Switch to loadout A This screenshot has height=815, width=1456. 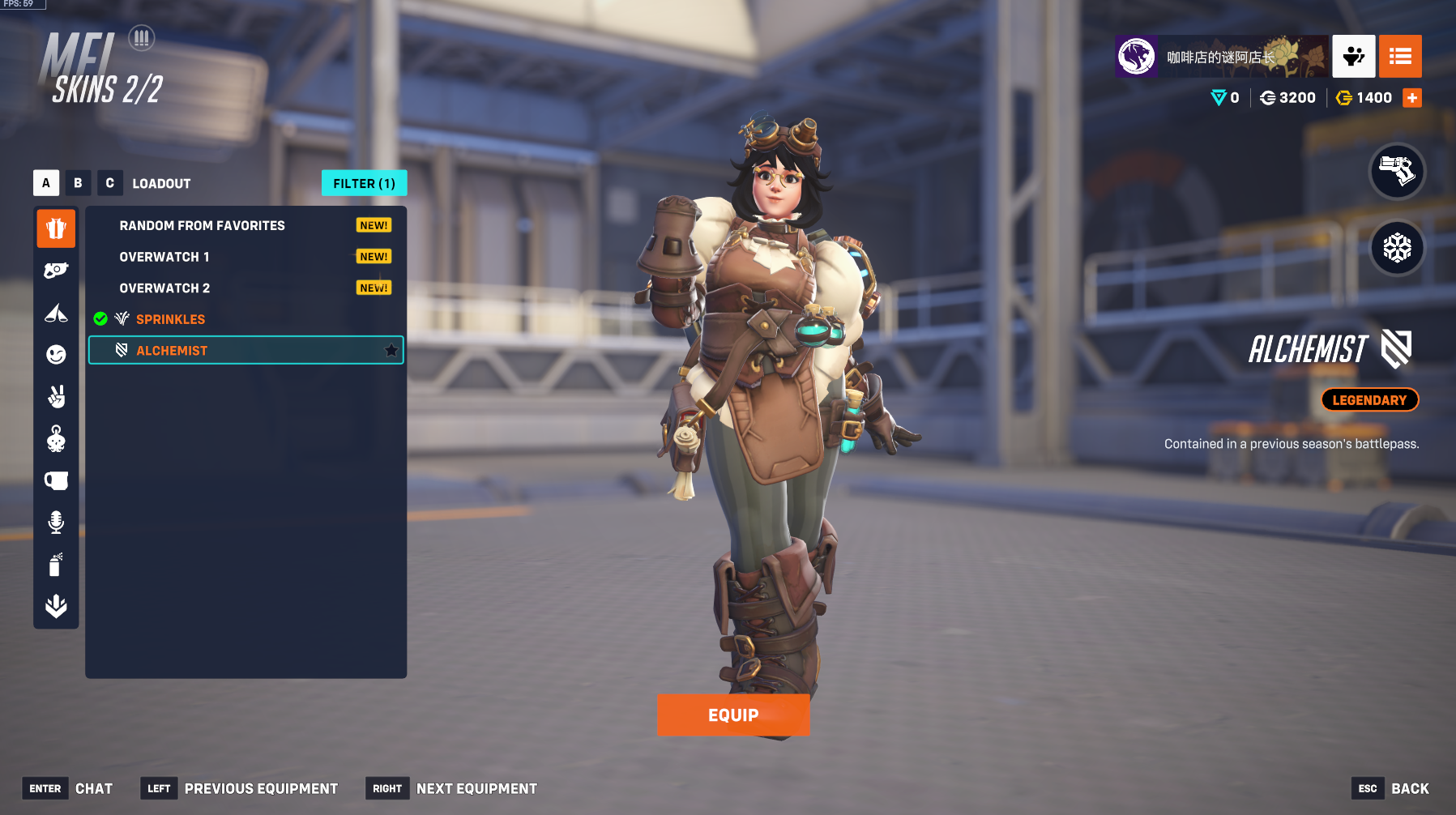[46, 183]
